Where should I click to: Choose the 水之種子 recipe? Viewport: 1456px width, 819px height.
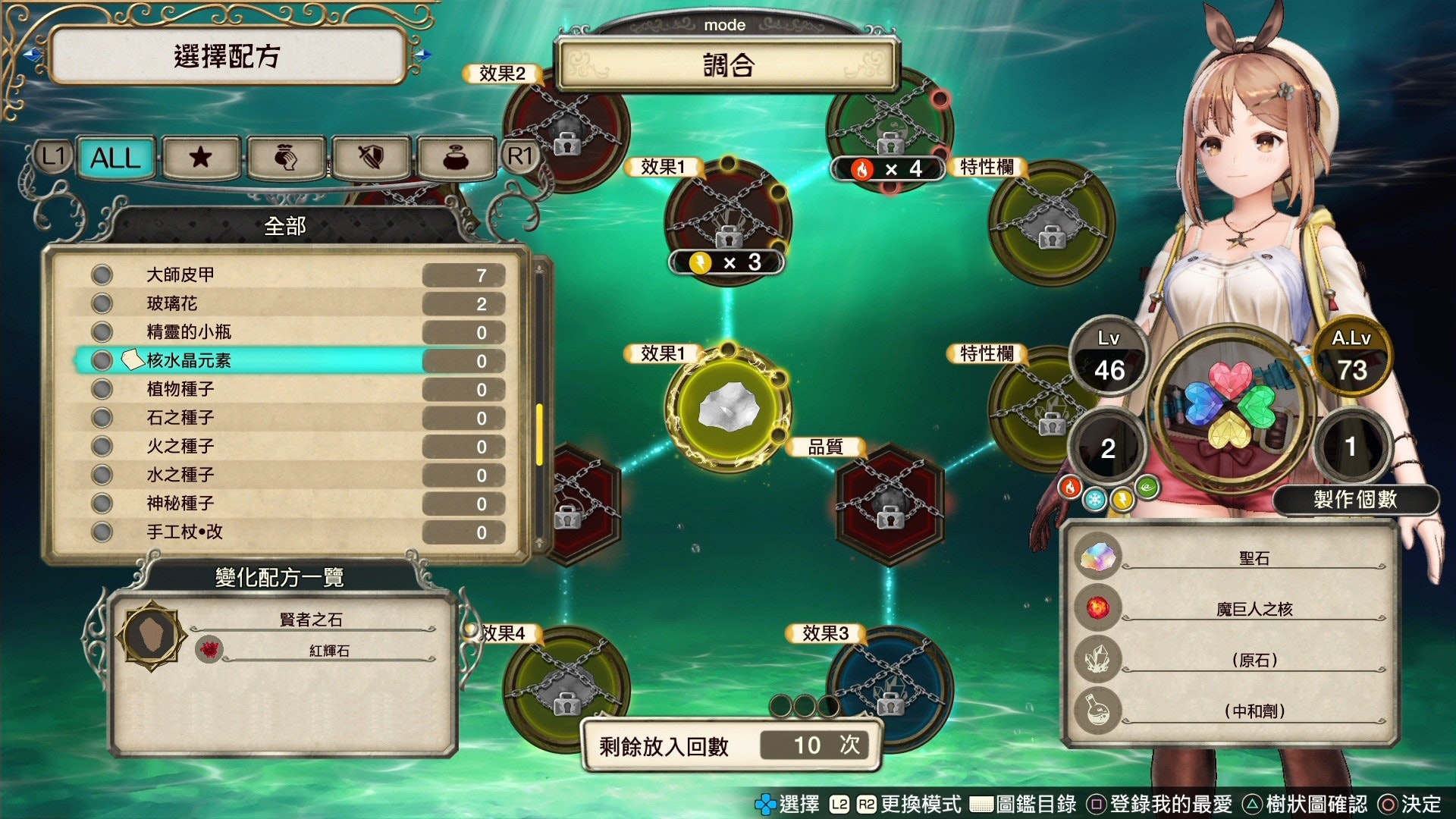click(x=288, y=475)
